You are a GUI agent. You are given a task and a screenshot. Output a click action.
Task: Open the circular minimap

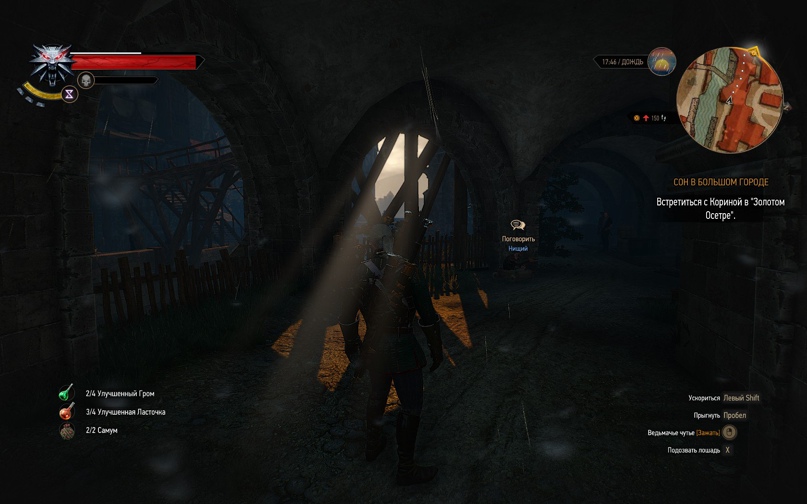[x=729, y=99]
